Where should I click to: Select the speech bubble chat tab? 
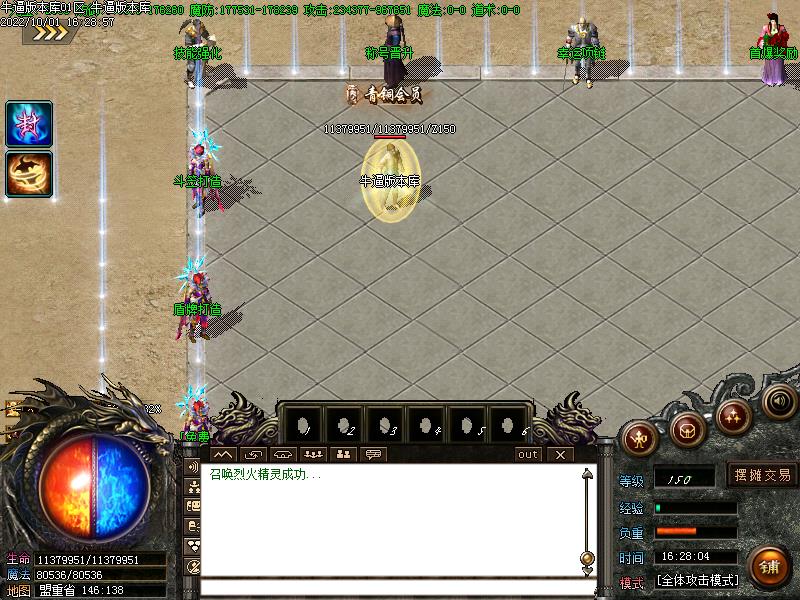click(x=374, y=454)
